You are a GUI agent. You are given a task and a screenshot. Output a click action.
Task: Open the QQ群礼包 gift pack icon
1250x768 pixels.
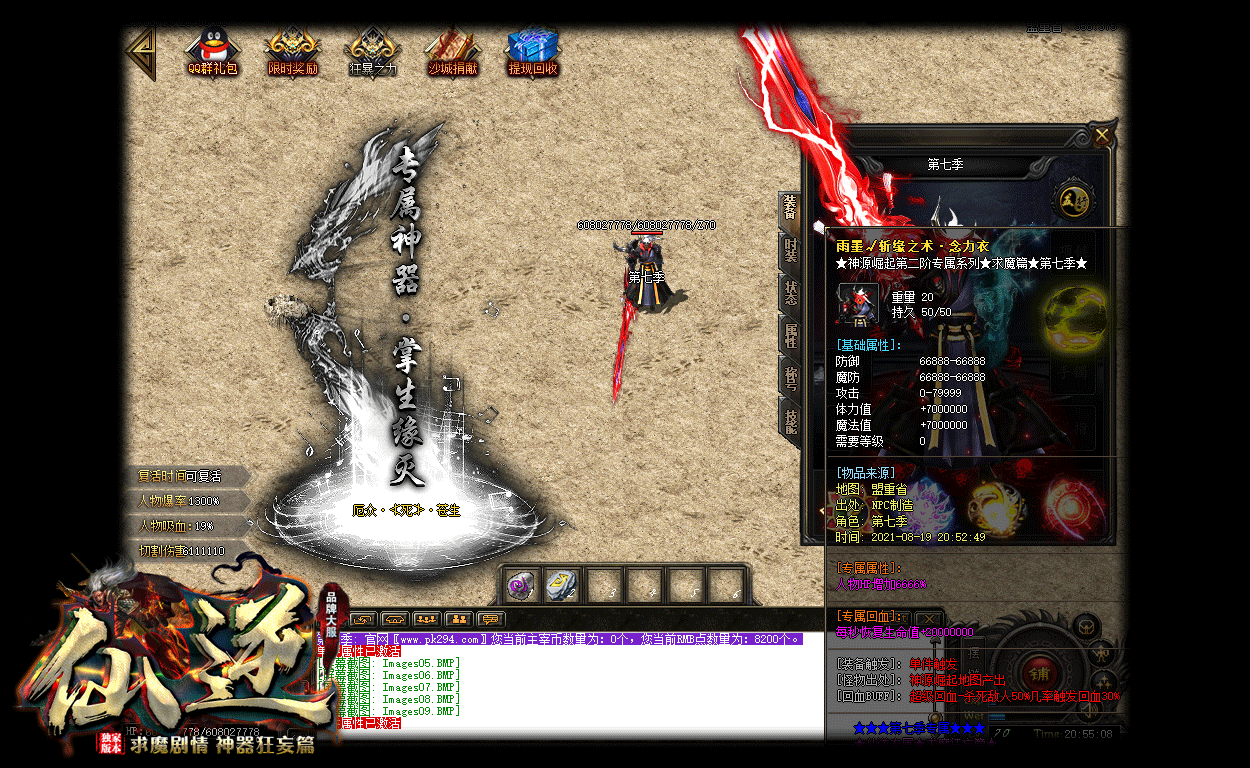(213, 50)
